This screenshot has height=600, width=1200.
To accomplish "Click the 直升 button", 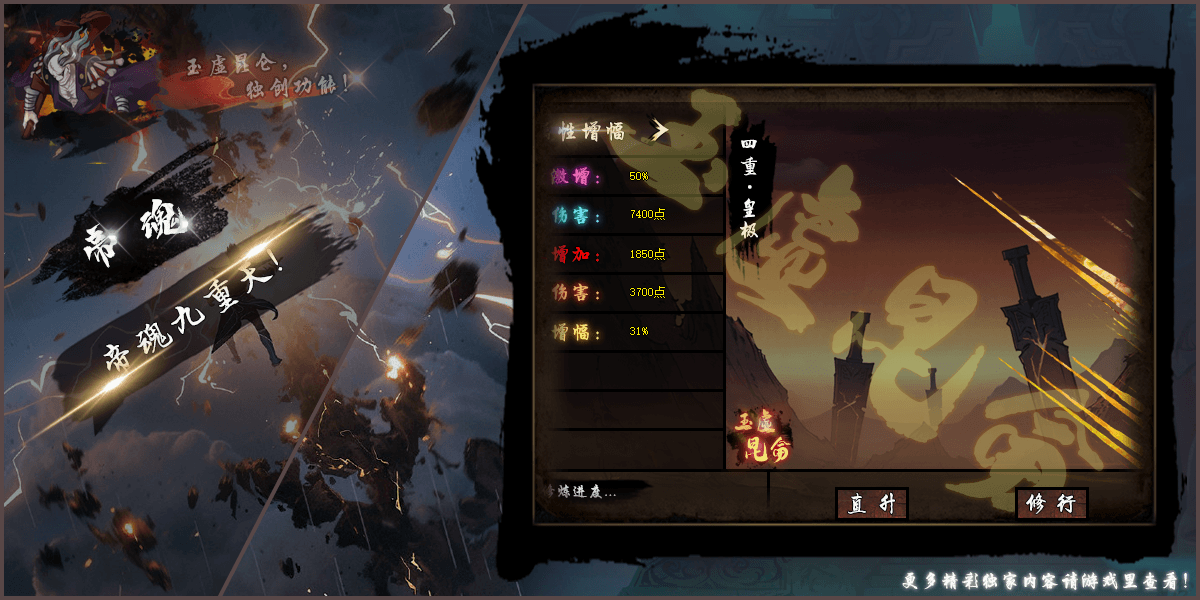I will (871, 504).
